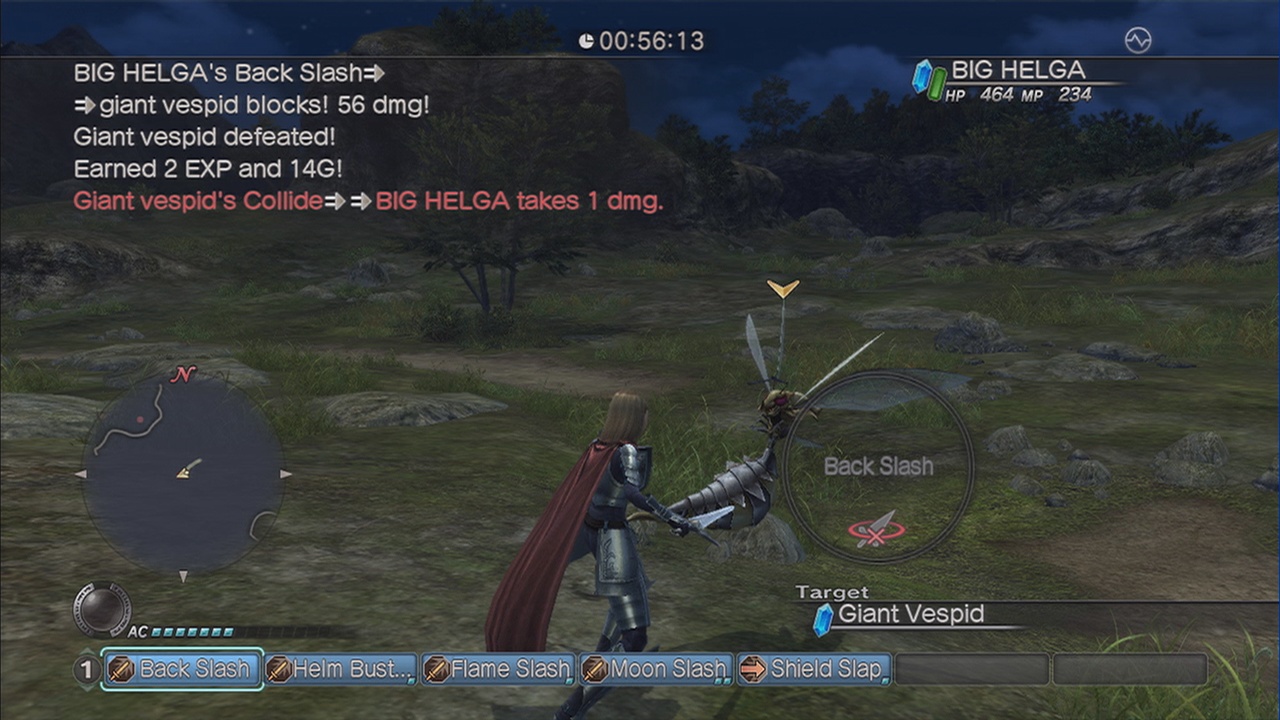The width and height of the screenshot is (1280, 720).
Task: Click the yellow arrow marker above the vespid
Action: [783, 289]
